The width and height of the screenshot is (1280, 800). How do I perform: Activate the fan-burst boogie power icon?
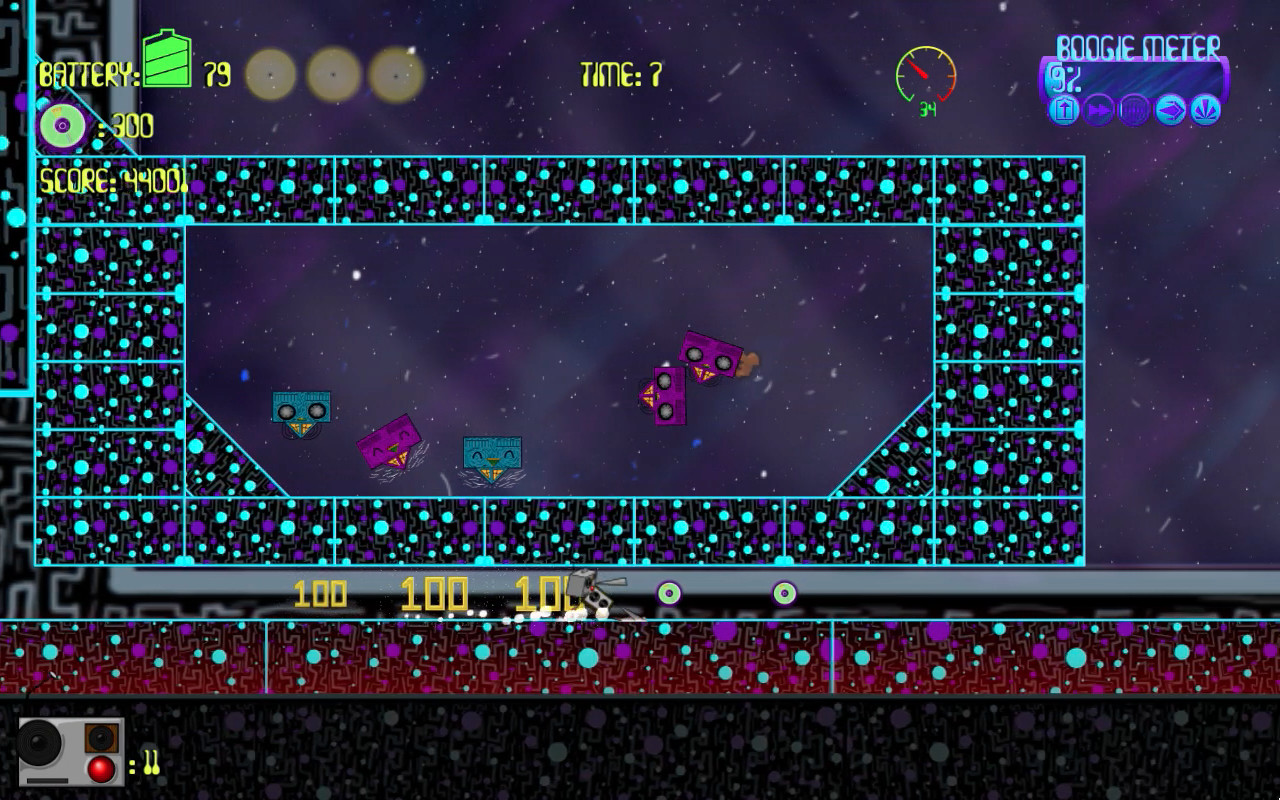(1205, 110)
